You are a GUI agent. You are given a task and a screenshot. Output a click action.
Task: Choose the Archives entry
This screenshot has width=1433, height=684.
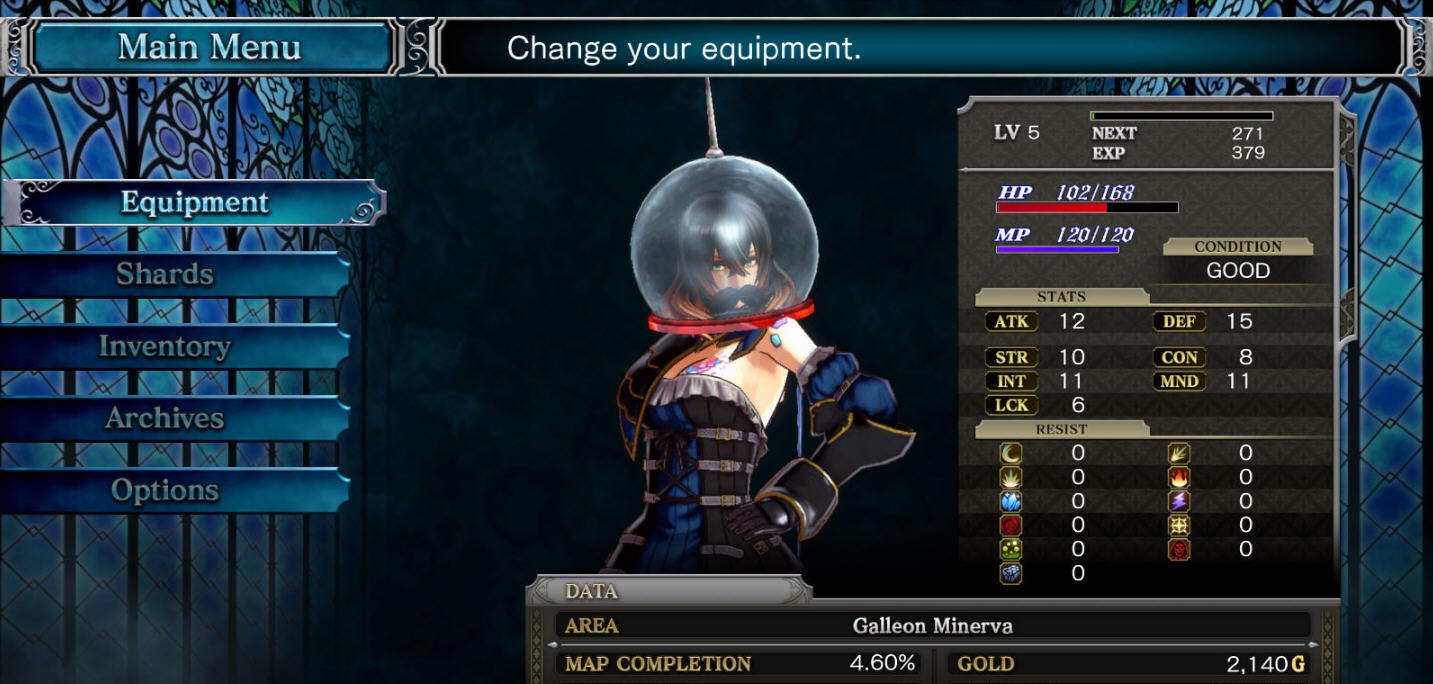[x=165, y=419]
